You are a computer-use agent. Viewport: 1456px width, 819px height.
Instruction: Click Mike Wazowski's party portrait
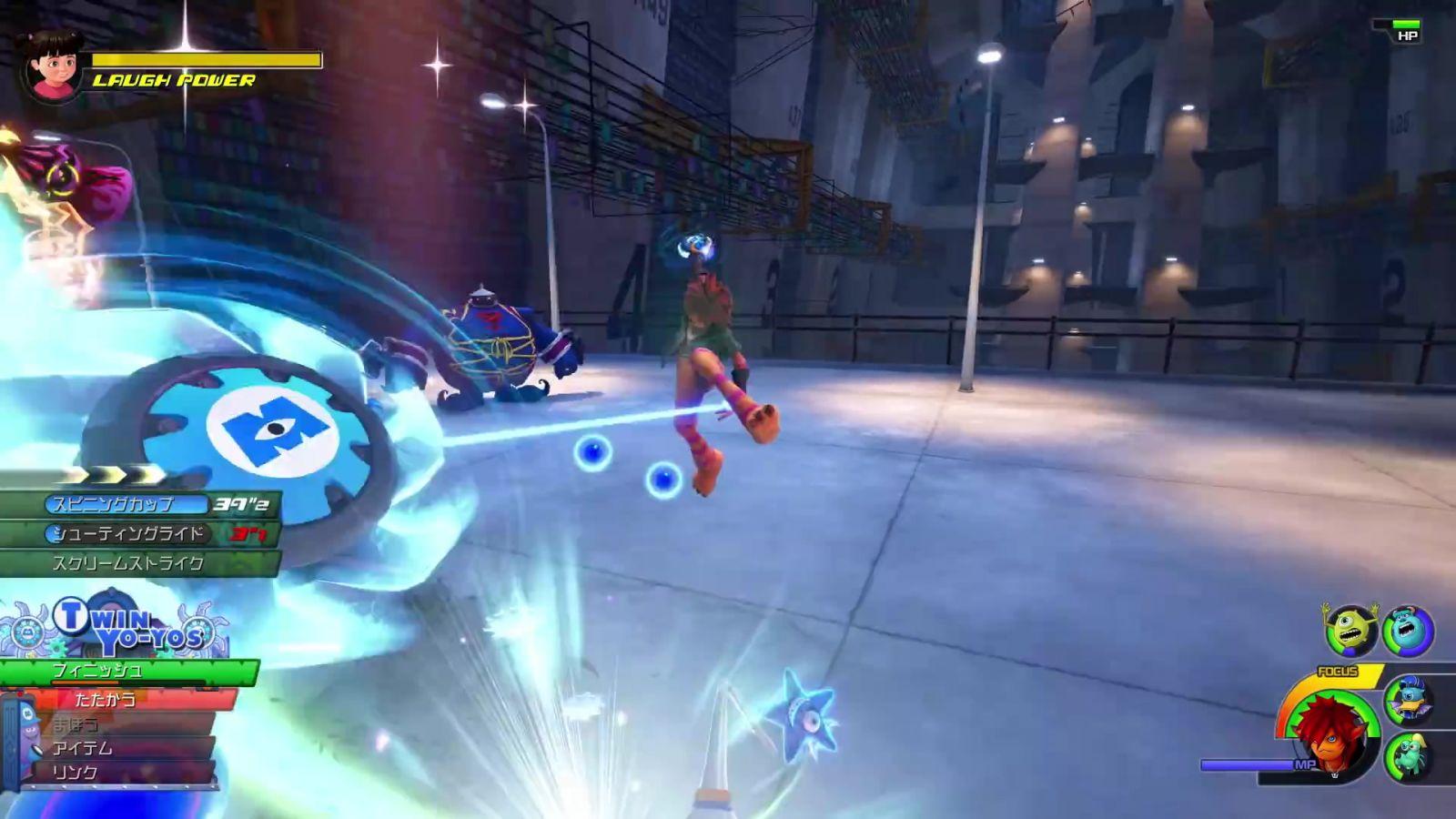coord(1350,631)
